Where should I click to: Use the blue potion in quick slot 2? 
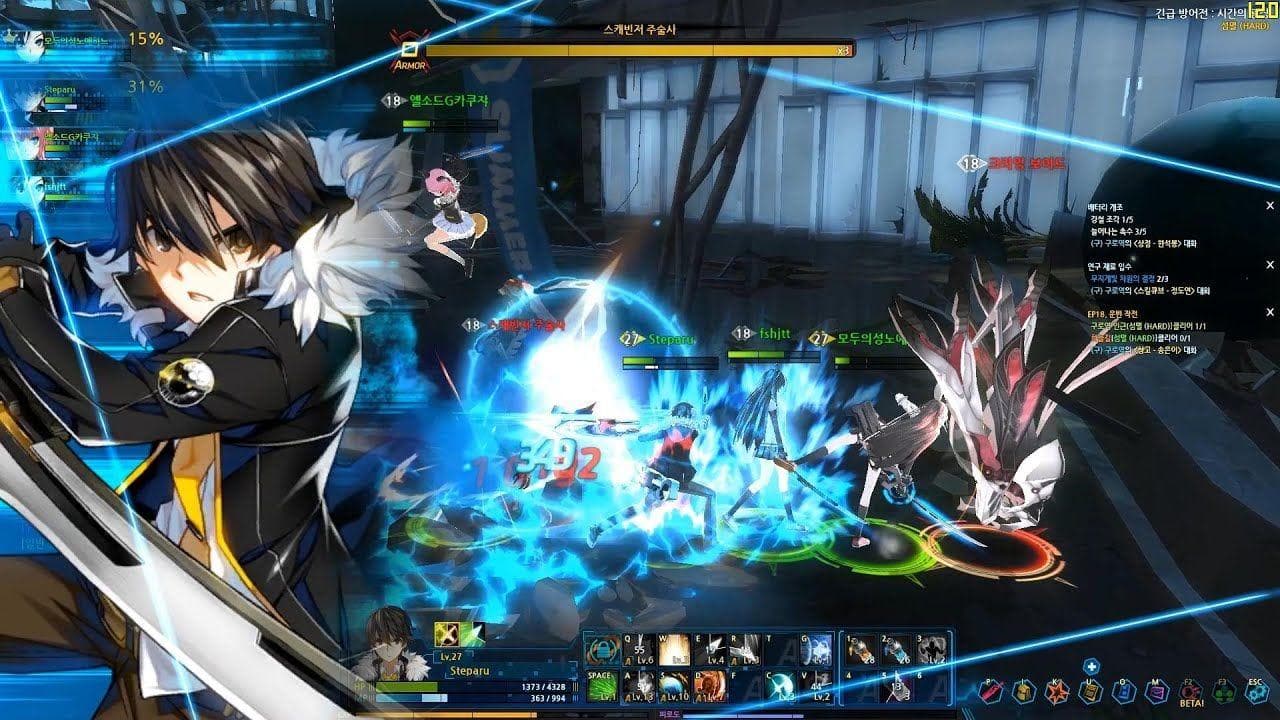tap(896, 650)
